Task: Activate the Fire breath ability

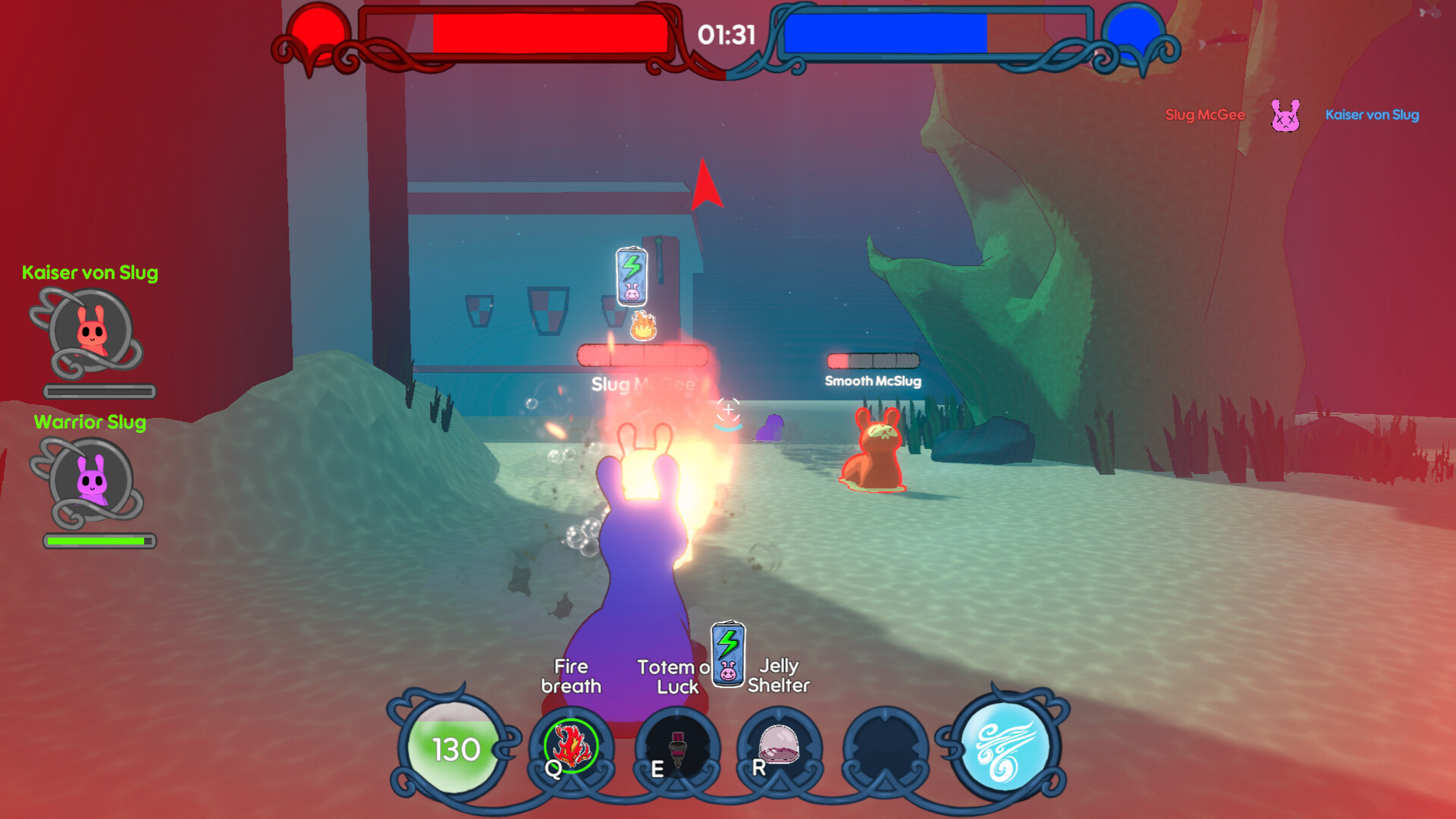Action: [571, 746]
